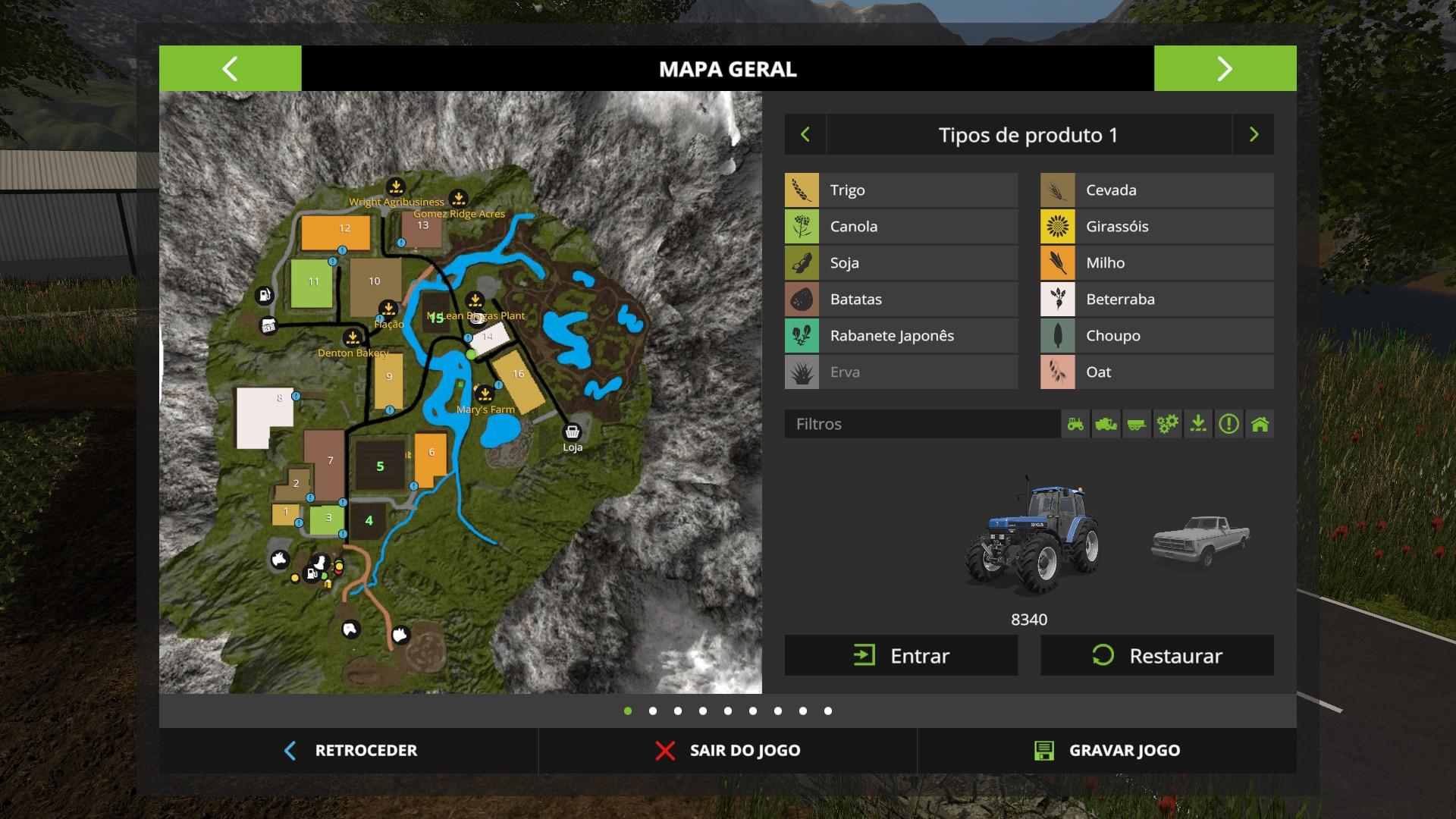Toggle the exclamation mark filter icon

(x=1228, y=424)
